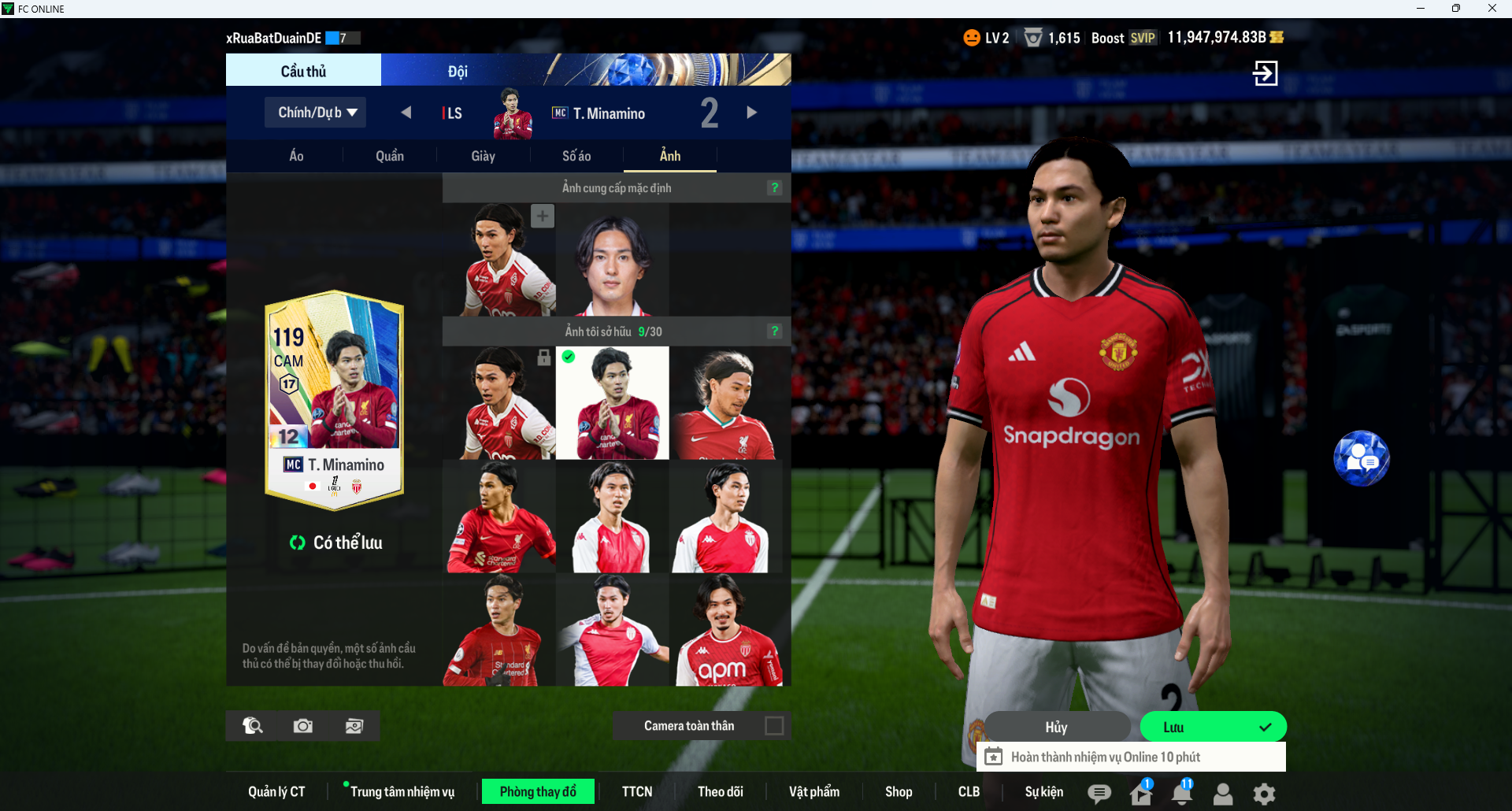Image resolution: width=1512 pixels, height=811 pixels.
Task: Open Trung tâm nhiệm vụ
Action: pos(402,791)
